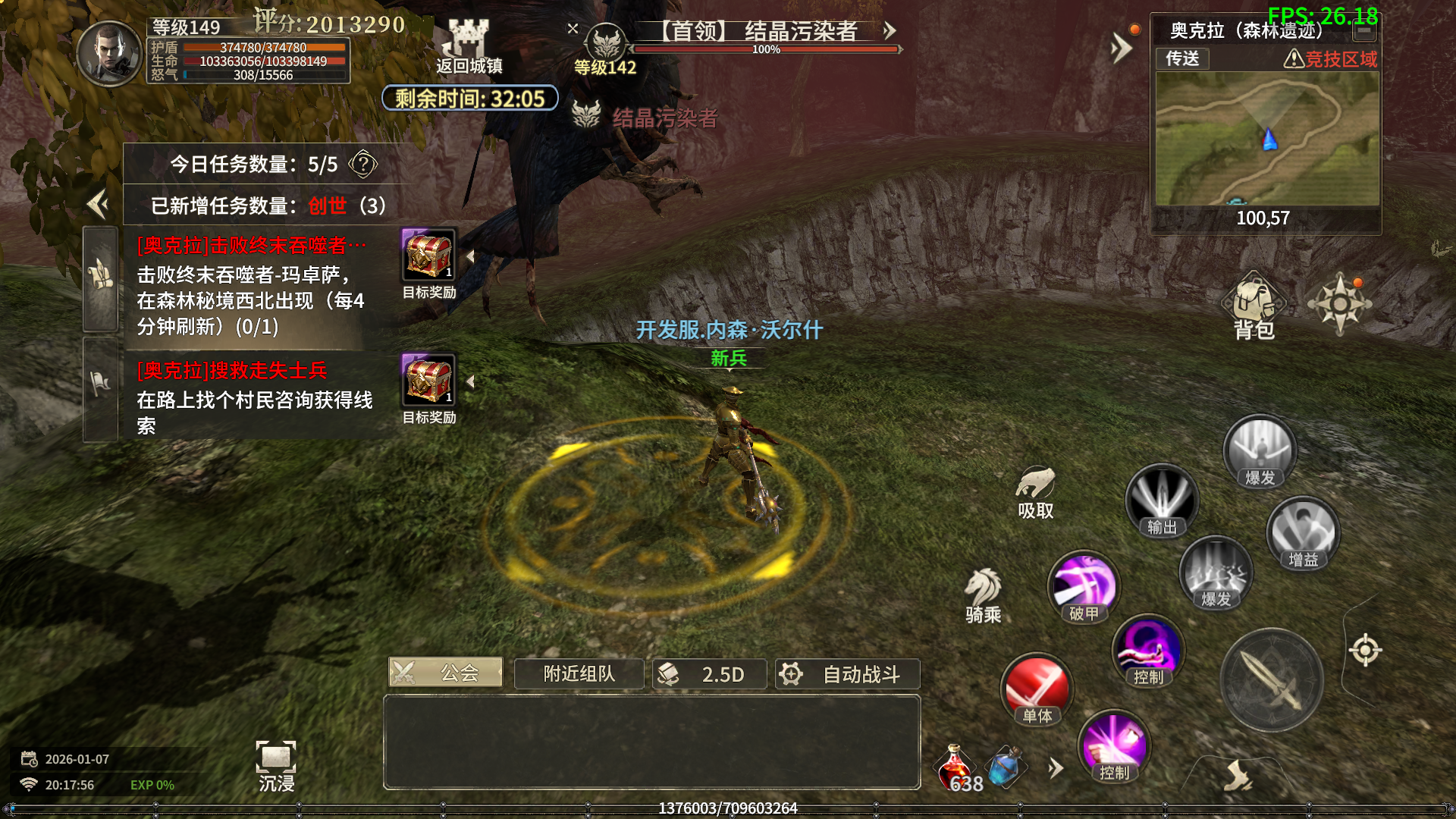Strike with the sword basic attack button
1456x819 pixels.
click(1272, 679)
